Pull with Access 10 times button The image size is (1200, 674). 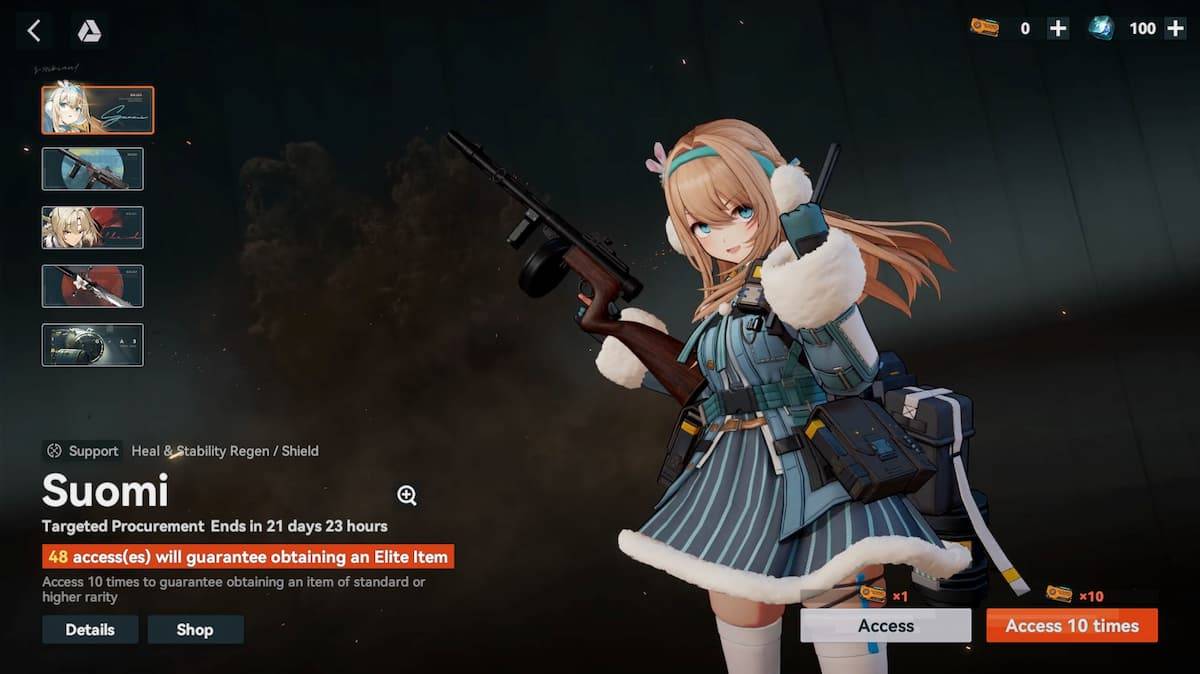(1072, 626)
